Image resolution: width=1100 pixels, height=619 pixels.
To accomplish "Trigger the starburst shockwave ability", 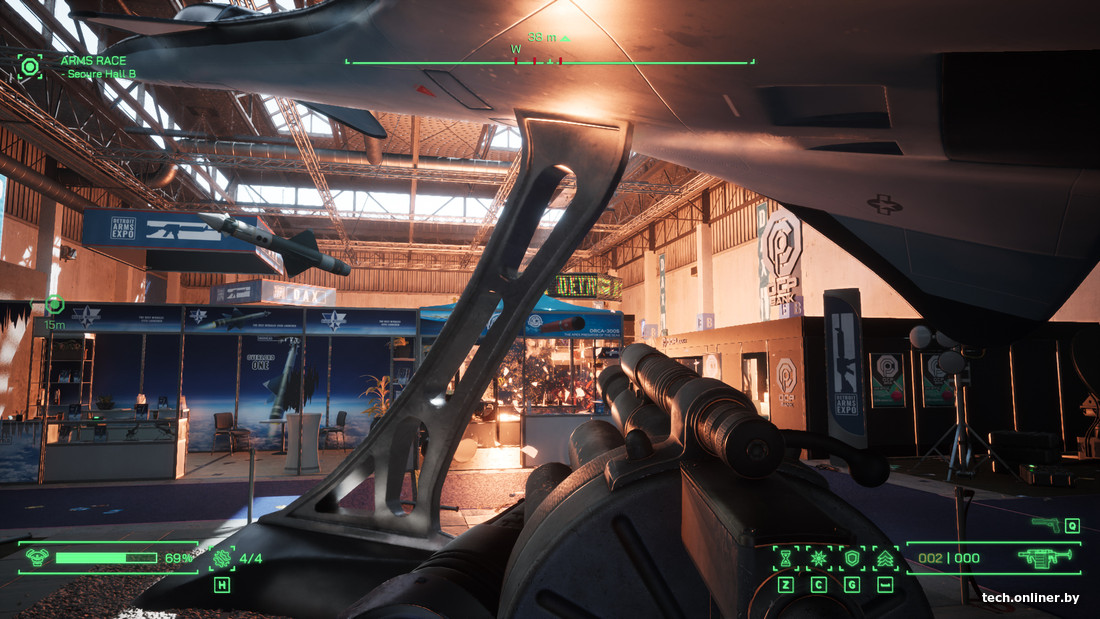I will tap(819, 558).
